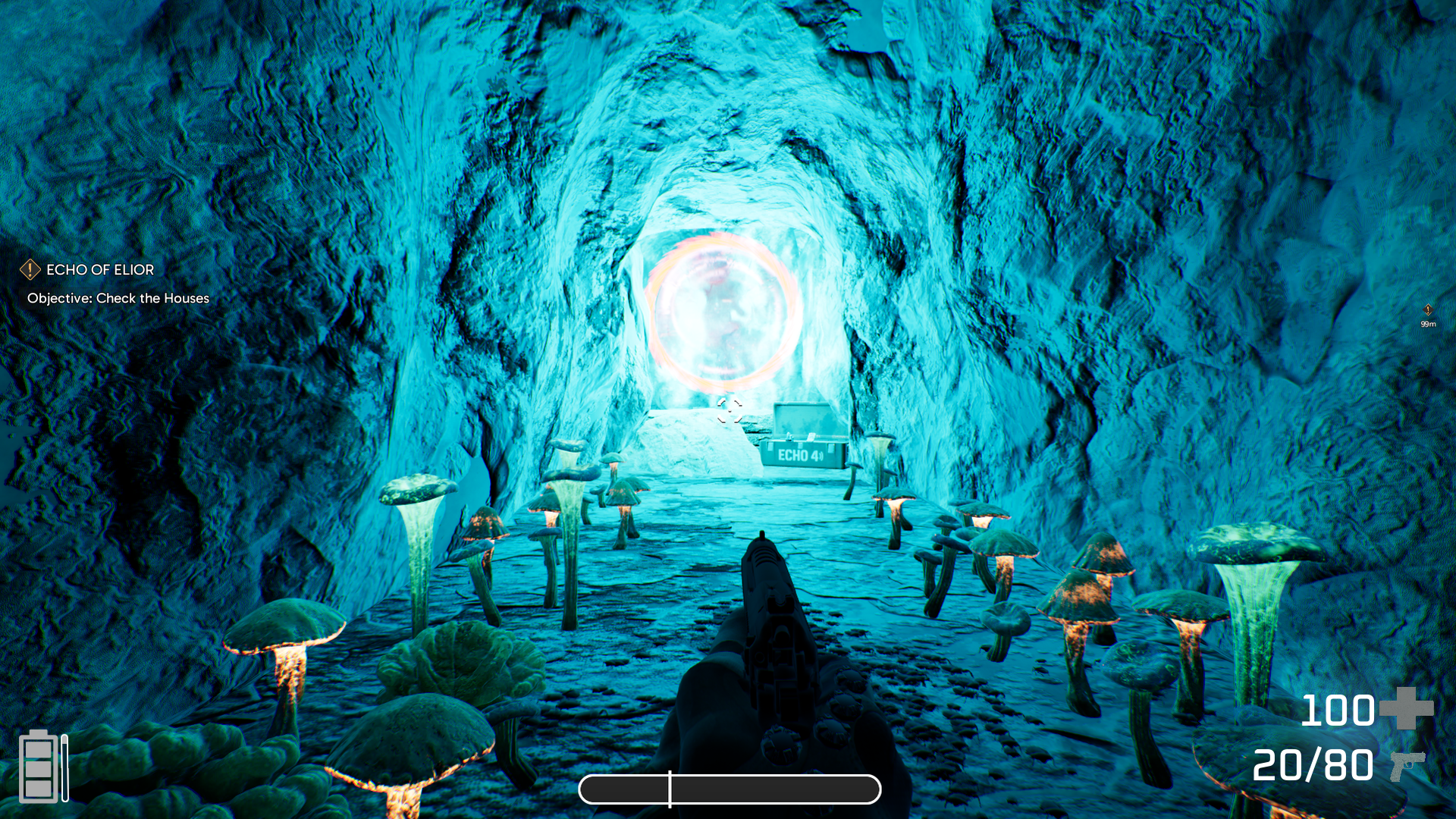This screenshot has height=819, width=1456.
Task: Select the Check the Houses objective text
Action: pyautogui.click(x=118, y=299)
